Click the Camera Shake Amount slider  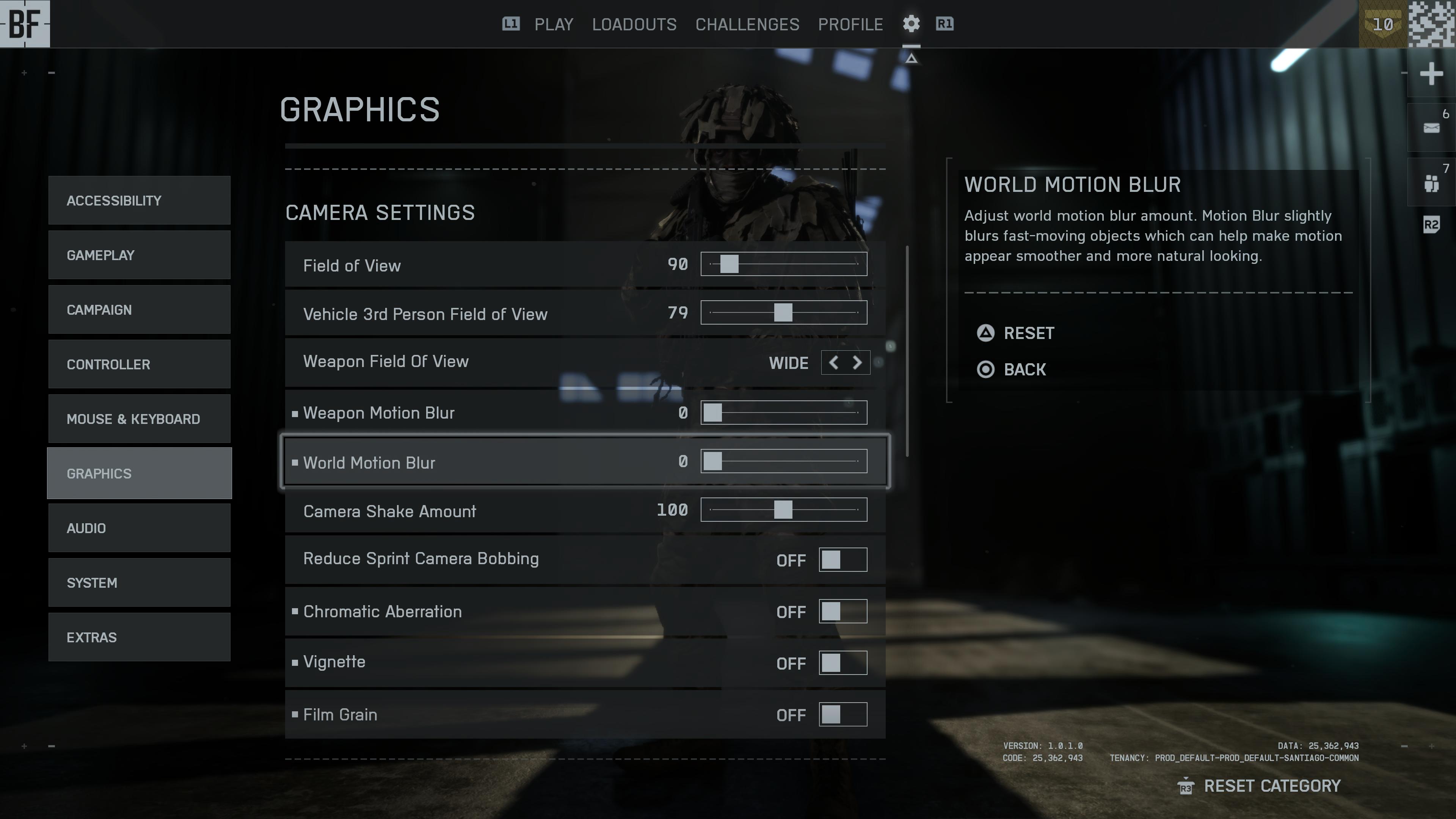783,510
